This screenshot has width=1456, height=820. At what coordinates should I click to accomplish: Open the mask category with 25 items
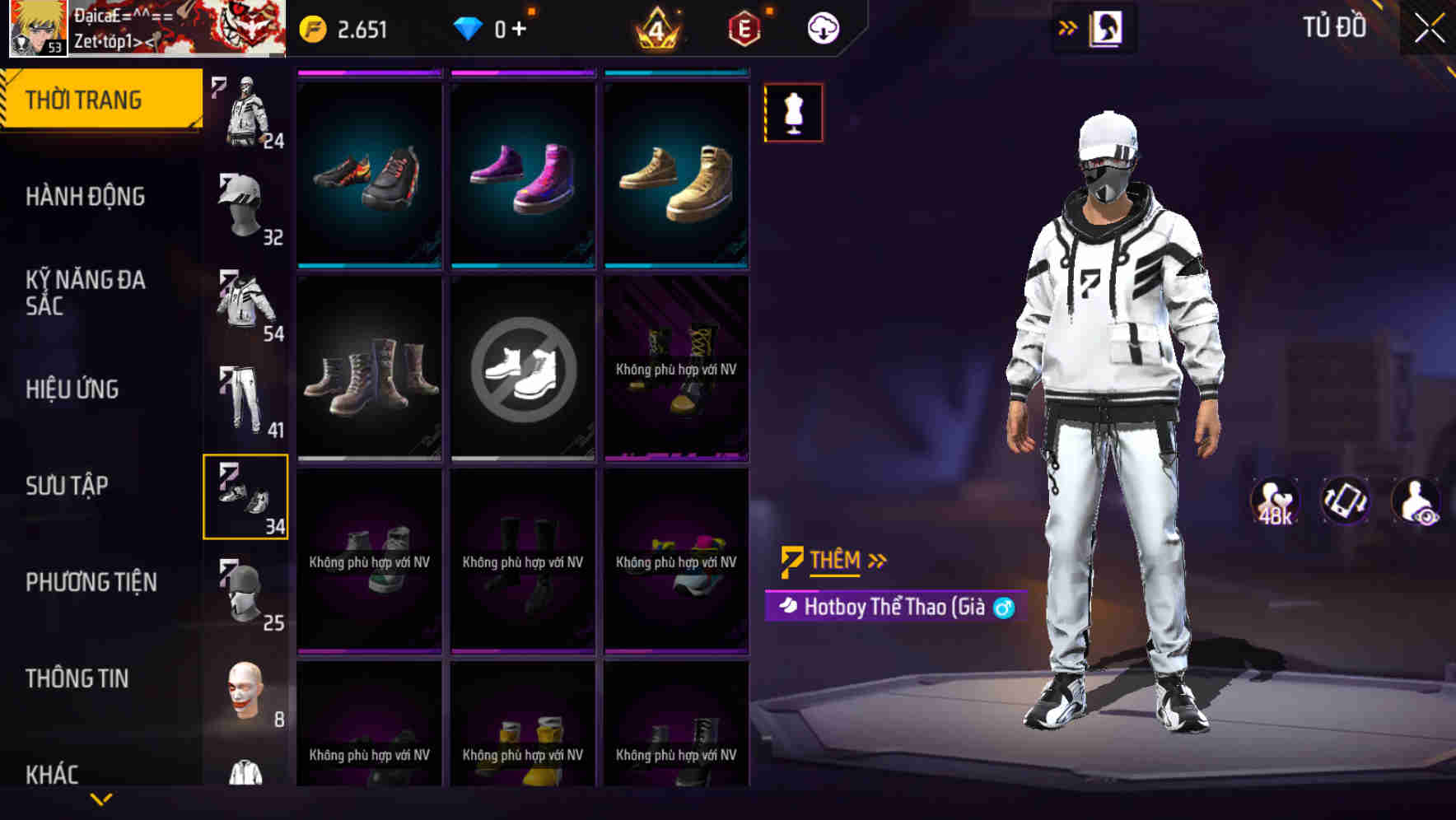pos(245,589)
